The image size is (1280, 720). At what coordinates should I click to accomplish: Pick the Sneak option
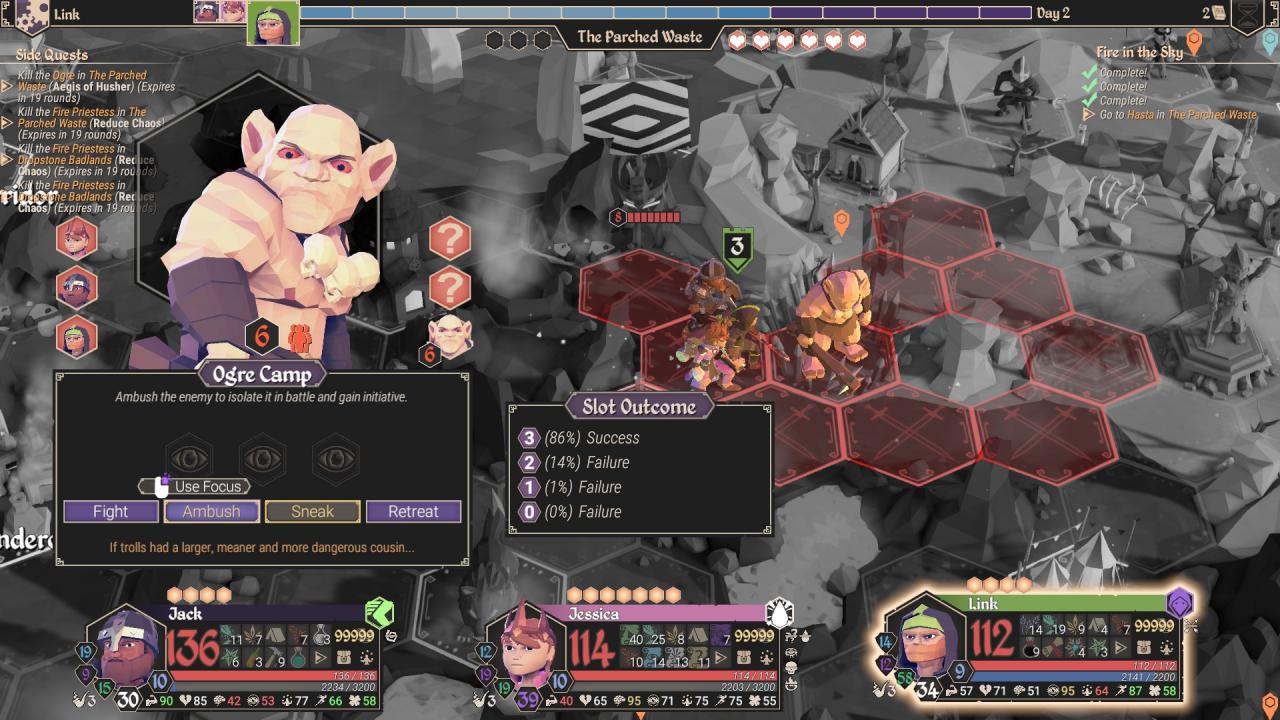312,512
